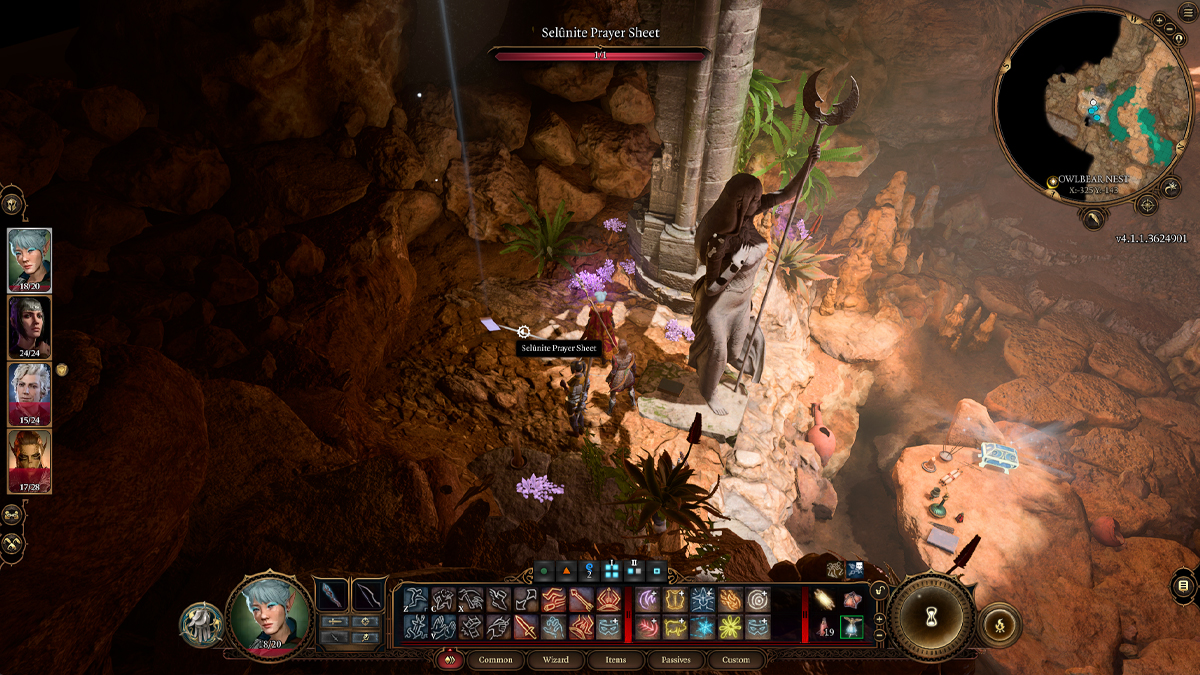This screenshot has height=675, width=1200.
Task: Switch to the Common hotbar tab
Action: click(495, 660)
